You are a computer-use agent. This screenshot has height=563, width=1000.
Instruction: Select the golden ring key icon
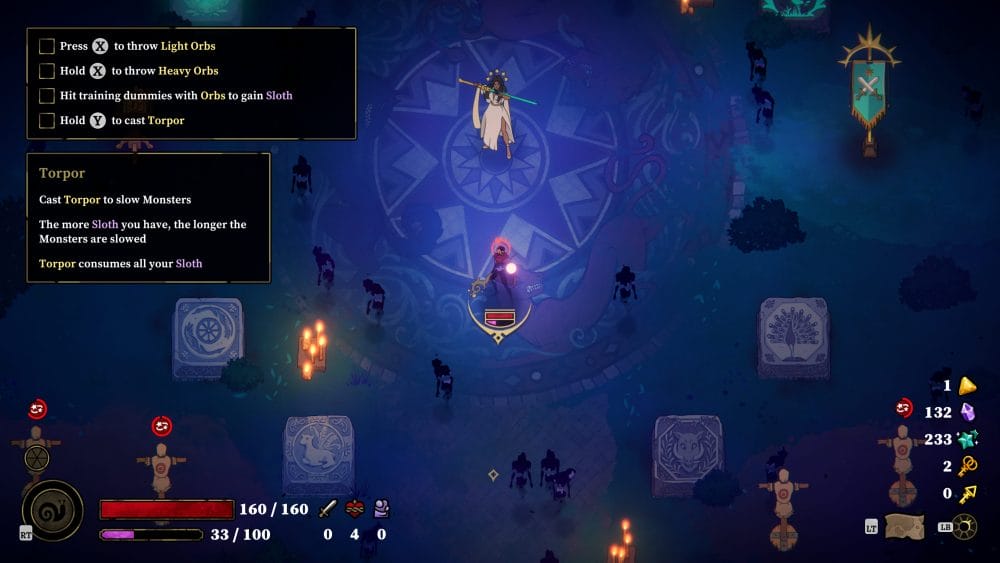967,466
